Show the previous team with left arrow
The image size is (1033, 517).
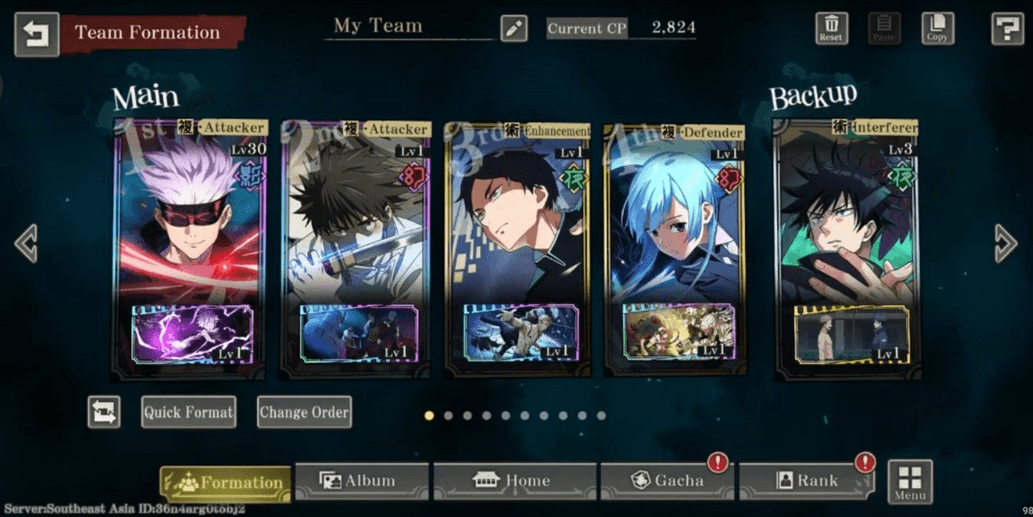tap(26, 243)
